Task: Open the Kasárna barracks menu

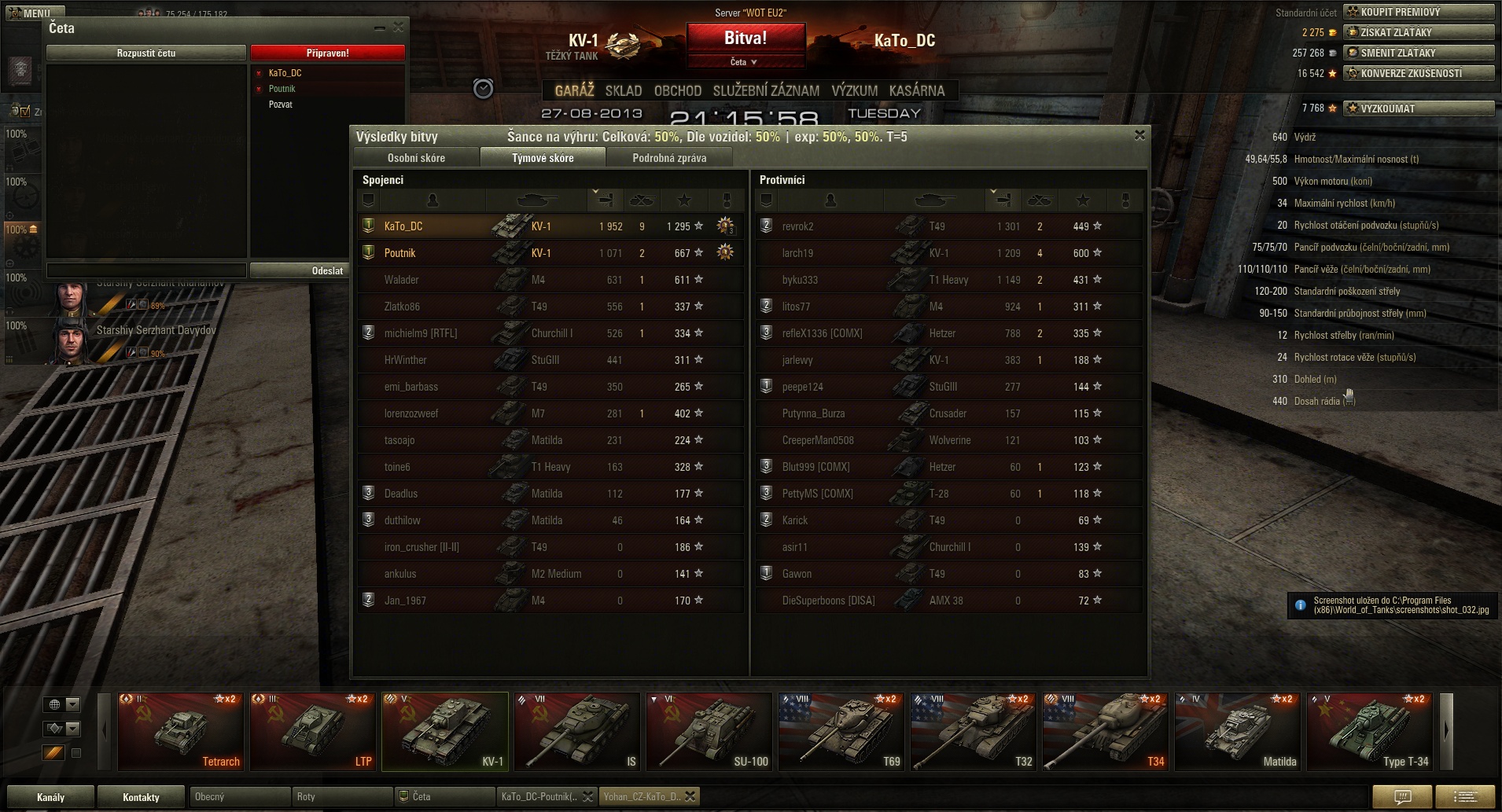Action: (x=916, y=90)
